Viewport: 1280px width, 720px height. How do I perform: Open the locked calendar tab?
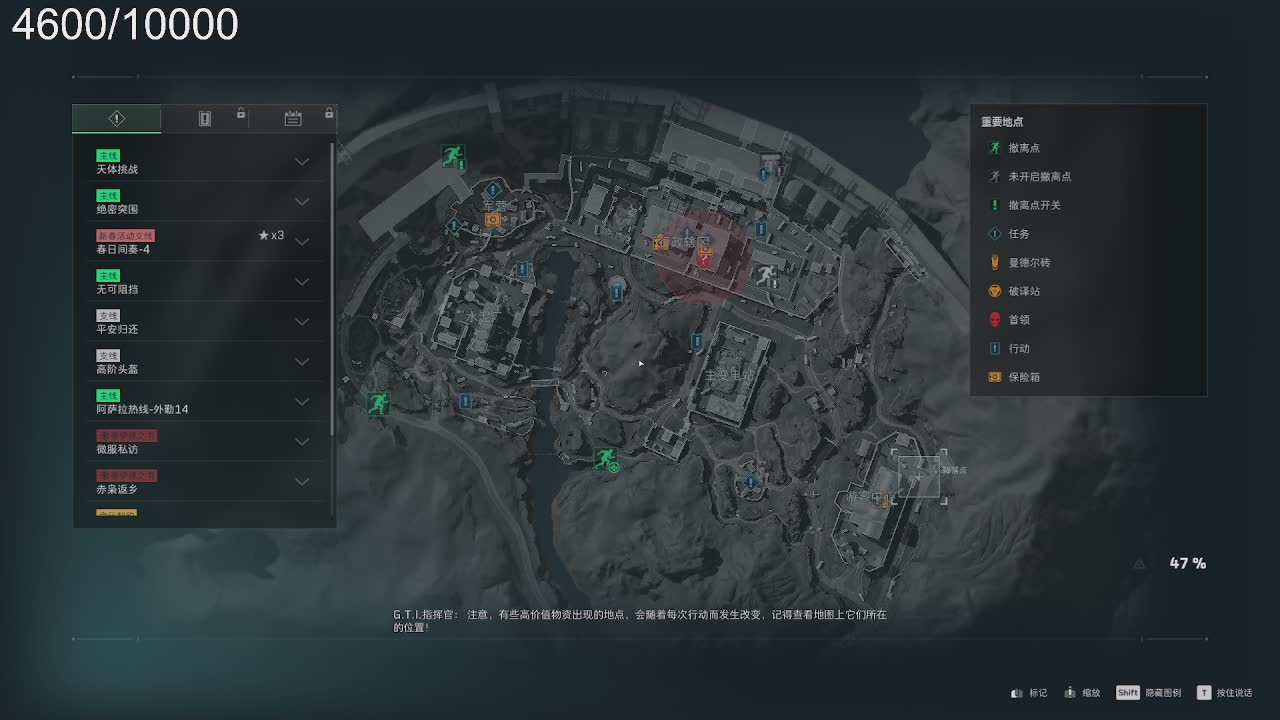pyautogui.click(x=293, y=119)
